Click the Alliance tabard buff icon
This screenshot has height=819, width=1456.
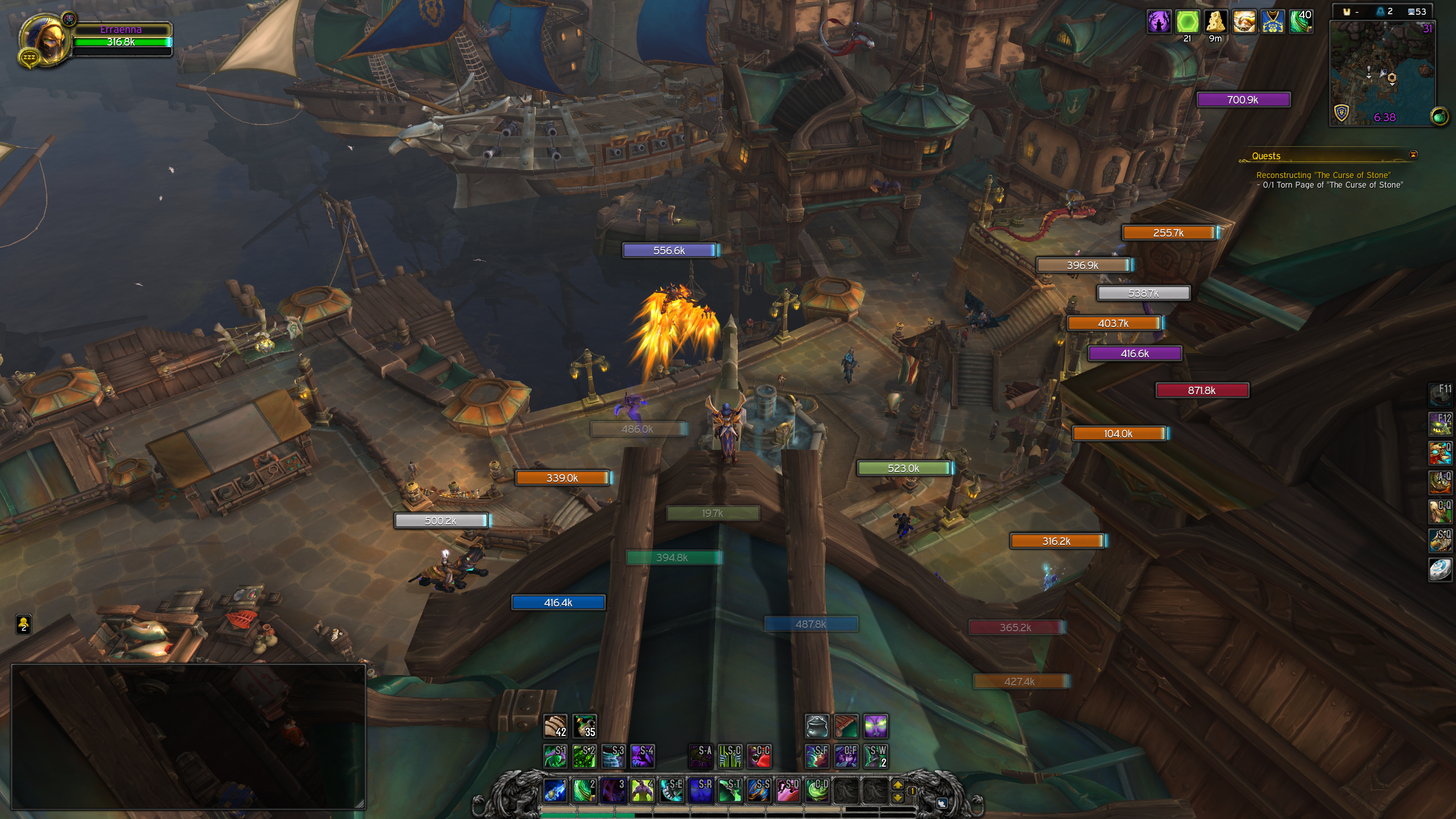tap(1272, 22)
